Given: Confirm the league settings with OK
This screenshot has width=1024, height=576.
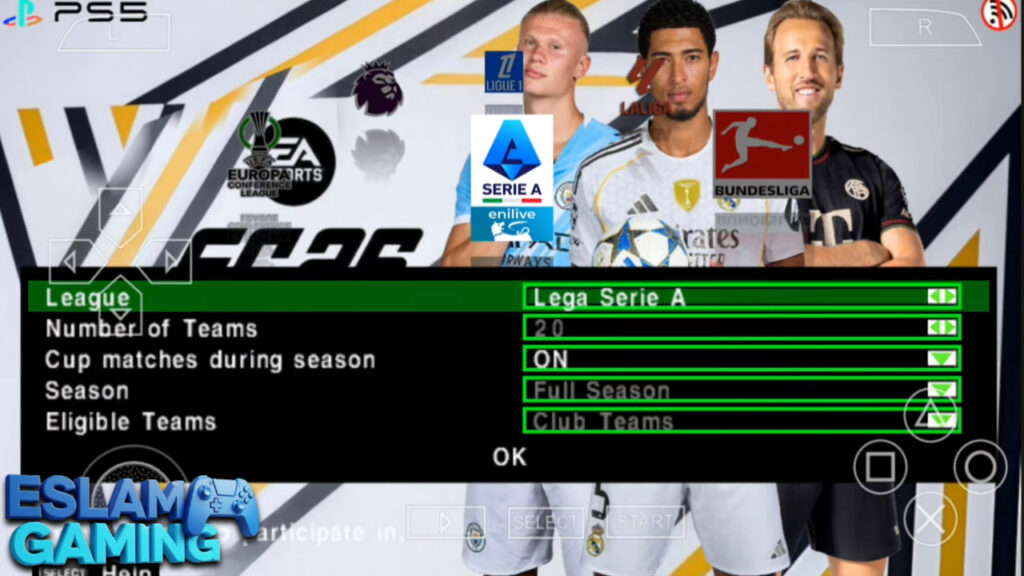Looking at the screenshot, I should click(x=509, y=457).
